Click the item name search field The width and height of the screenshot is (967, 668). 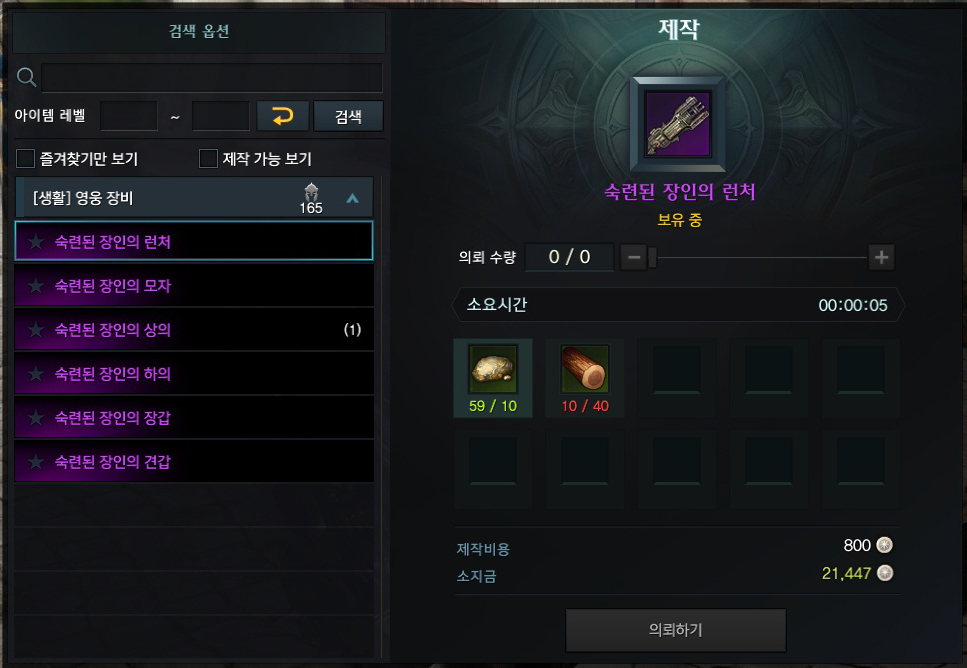point(212,78)
